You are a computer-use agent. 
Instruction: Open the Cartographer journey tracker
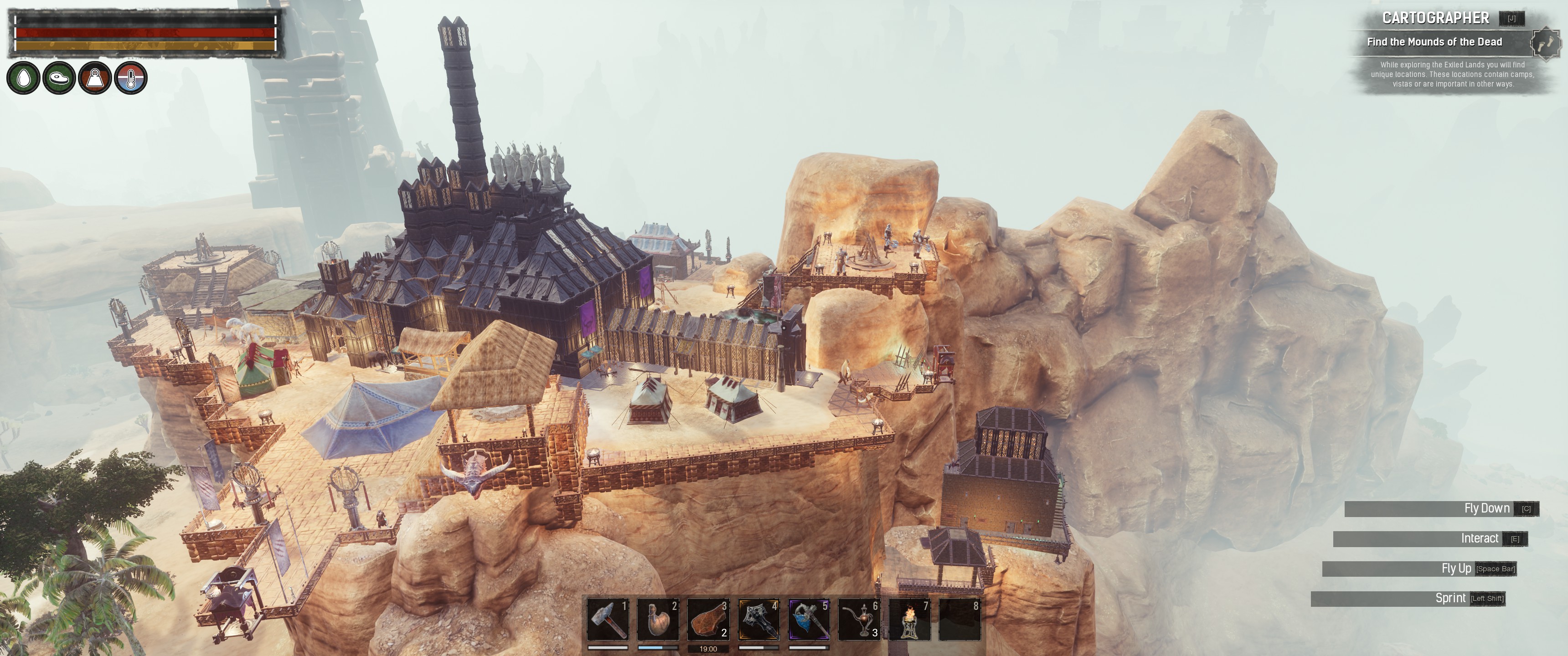tap(1435, 18)
